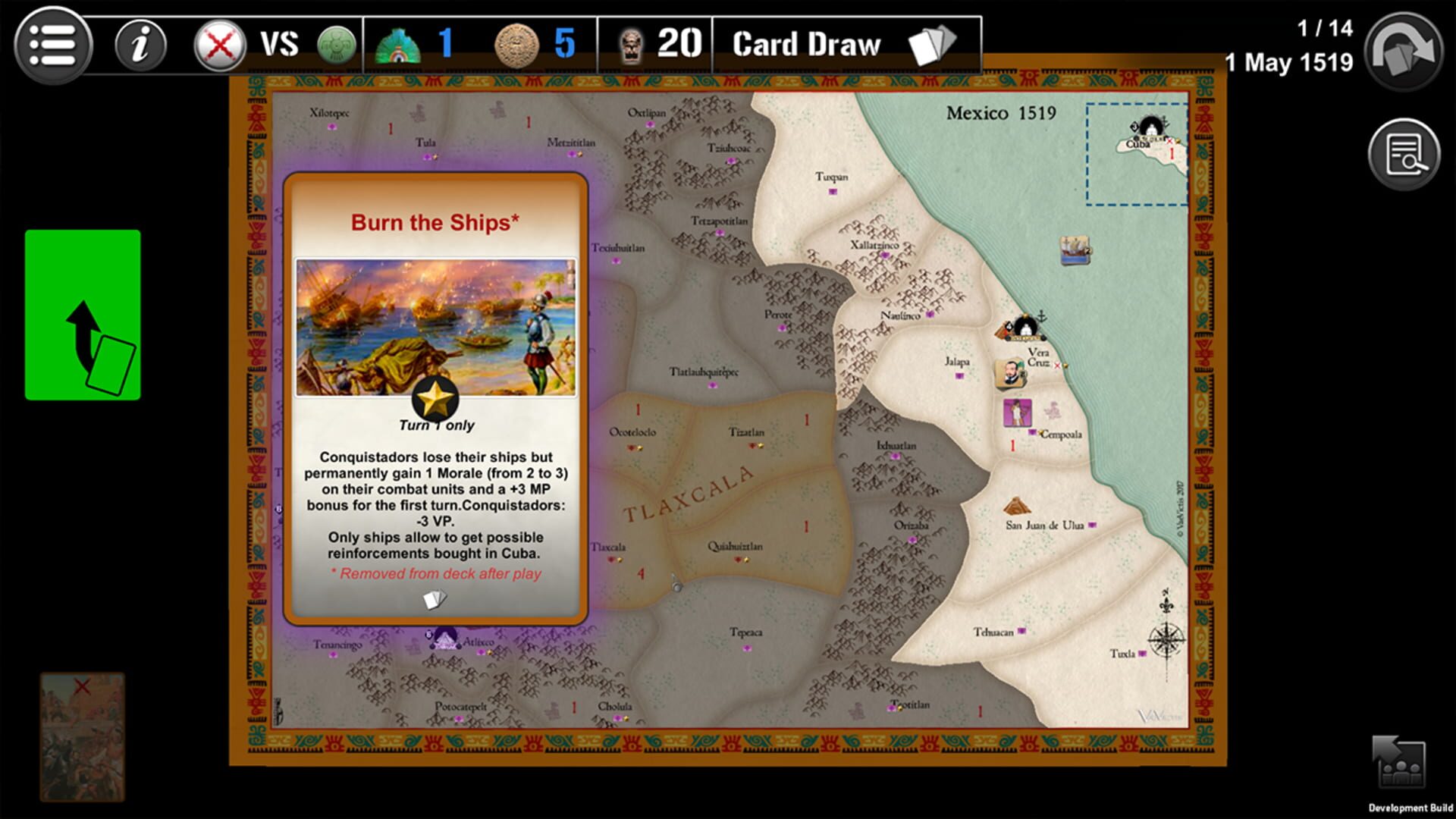Viewport: 1456px width, 819px height.
Task: Click the card stack icon on Burn the Ships
Action: point(435,599)
